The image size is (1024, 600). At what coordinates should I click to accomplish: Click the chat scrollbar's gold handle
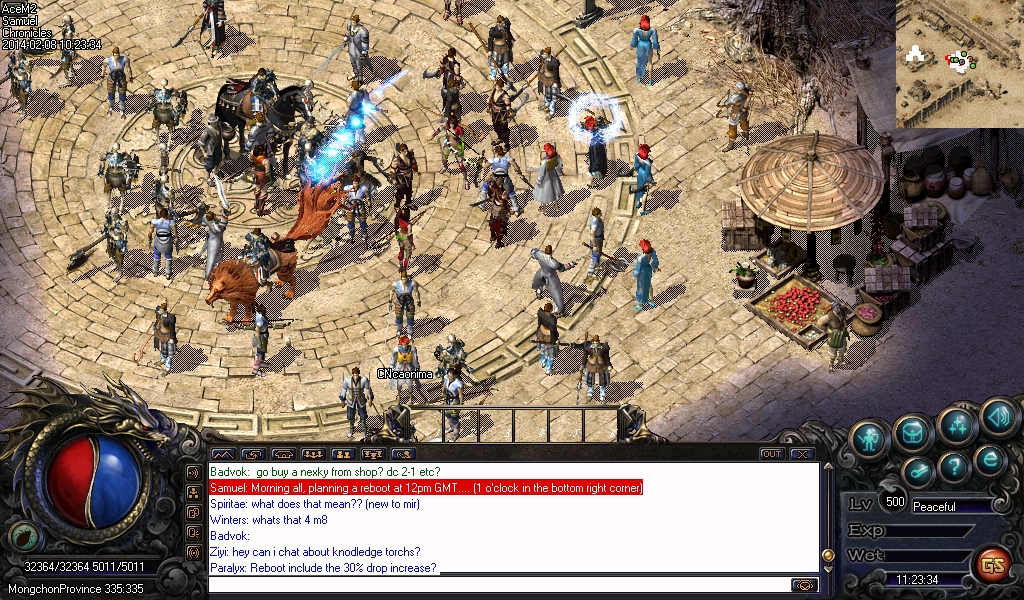coord(828,555)
